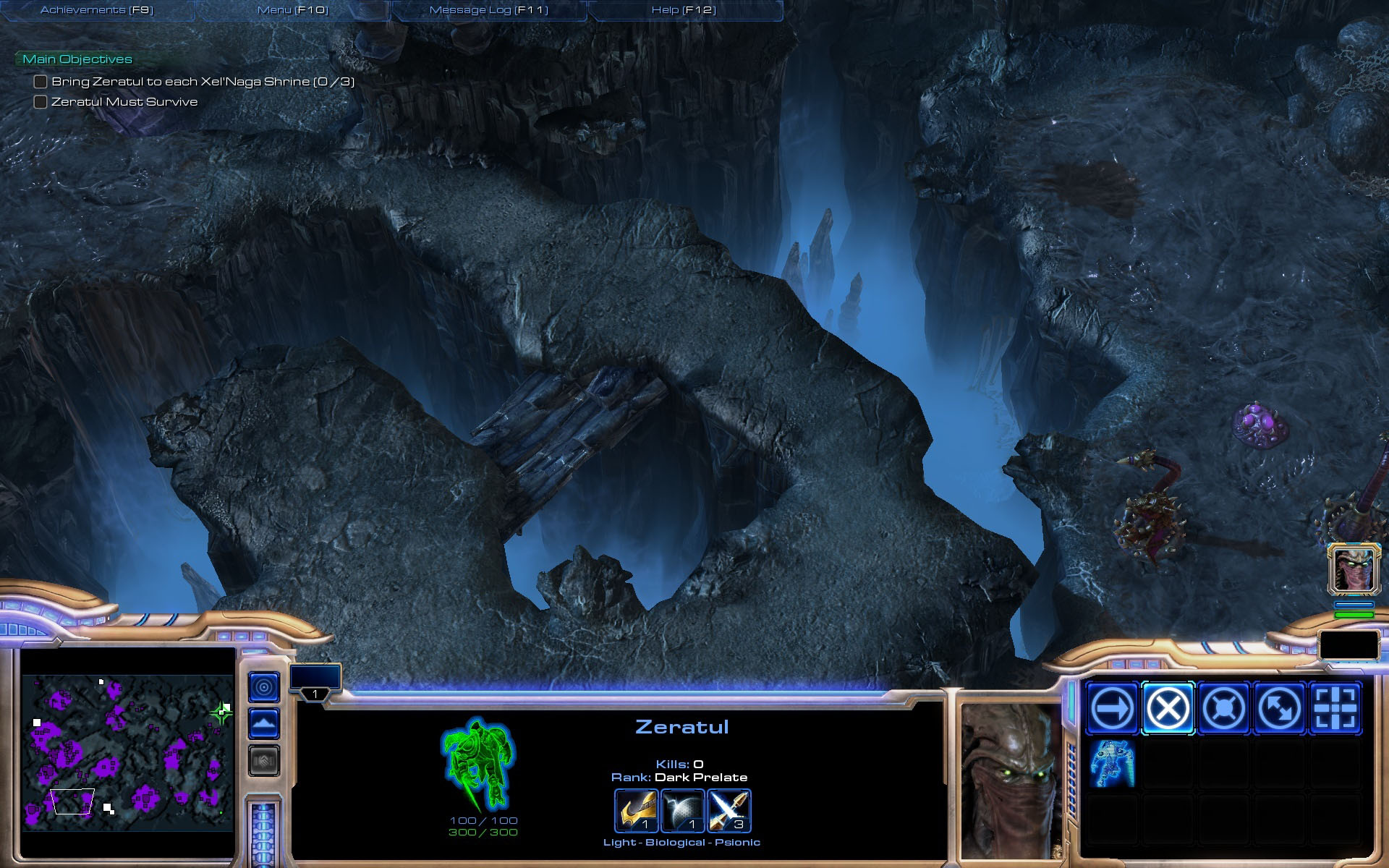Select Zeratul via the hero icon
Viewport: 1389px width, 868px height.
pyautogui.click(x=1354, y=569)
